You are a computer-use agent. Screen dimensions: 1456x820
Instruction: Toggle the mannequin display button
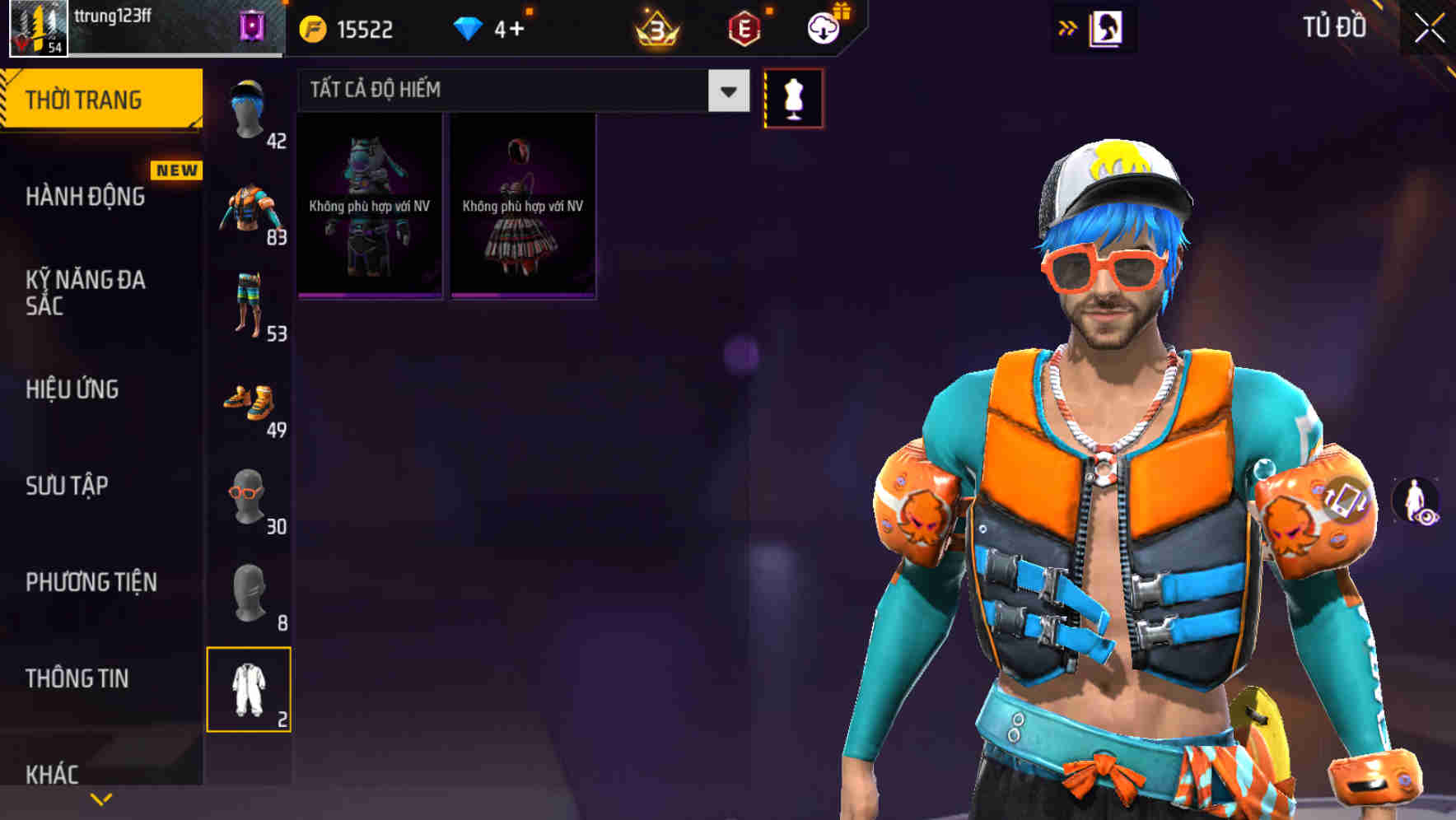(x=793, y=97)
